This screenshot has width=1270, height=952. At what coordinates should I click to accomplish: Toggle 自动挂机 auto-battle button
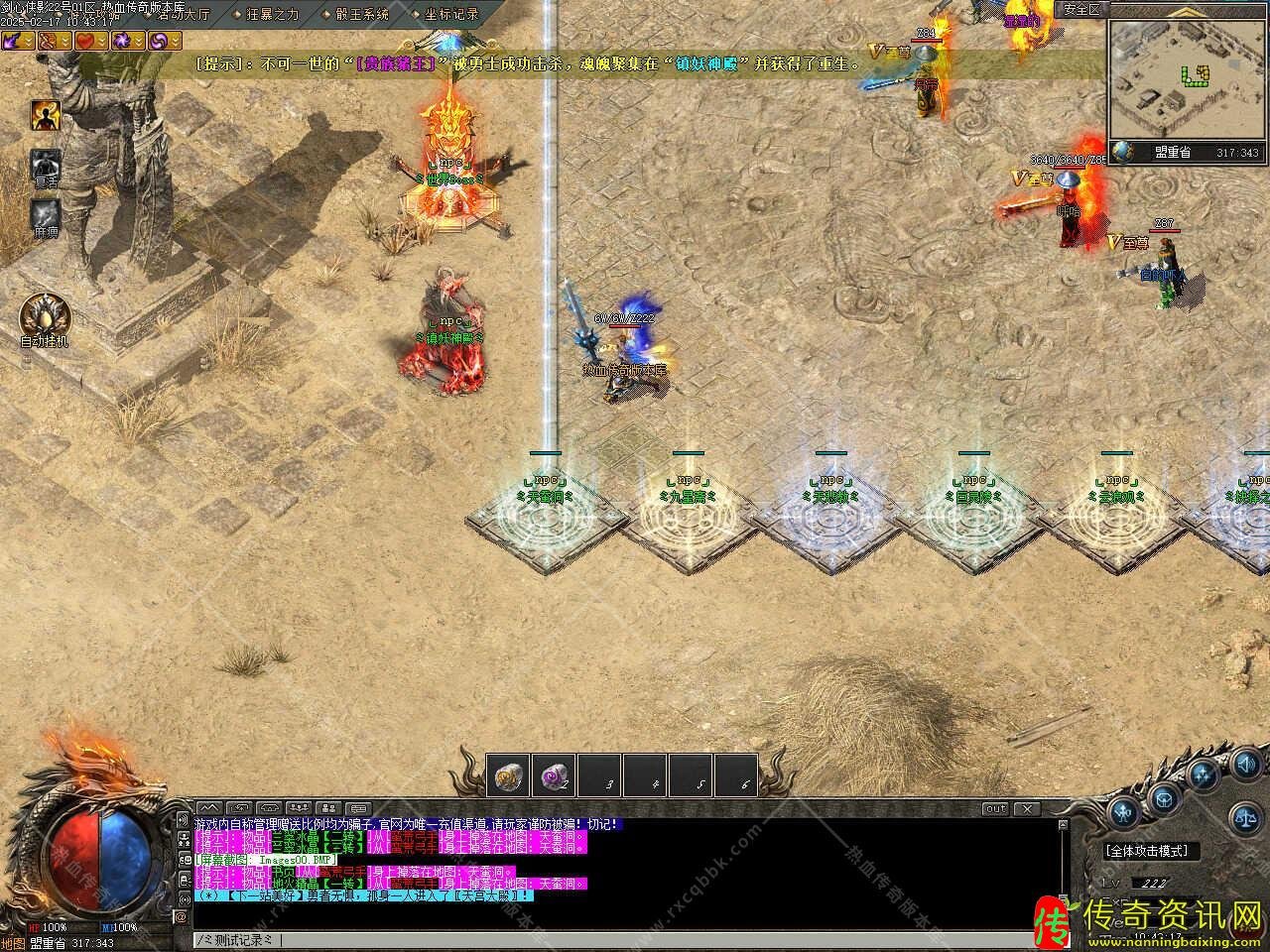click(x=45, y=316)
